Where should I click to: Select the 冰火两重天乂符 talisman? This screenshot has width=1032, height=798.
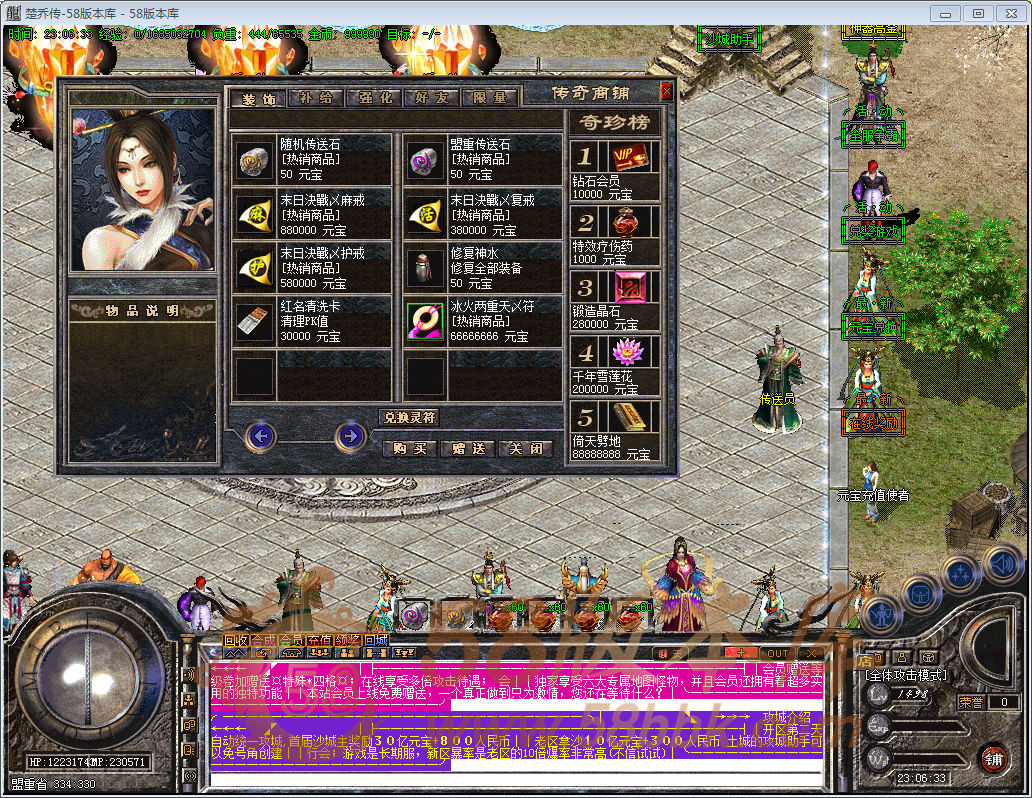click(482, 322)
